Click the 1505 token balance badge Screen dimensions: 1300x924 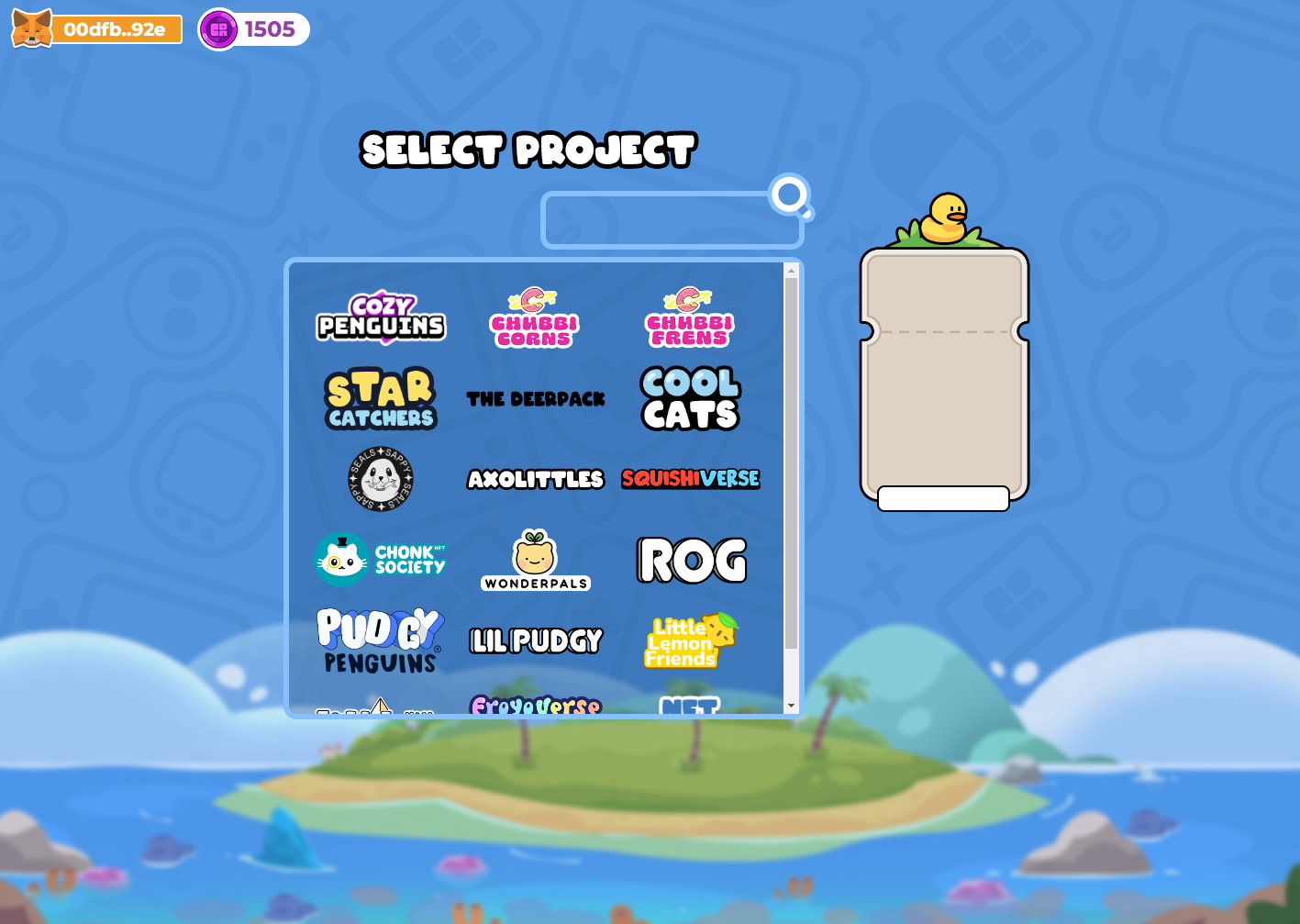click(253, 28)
